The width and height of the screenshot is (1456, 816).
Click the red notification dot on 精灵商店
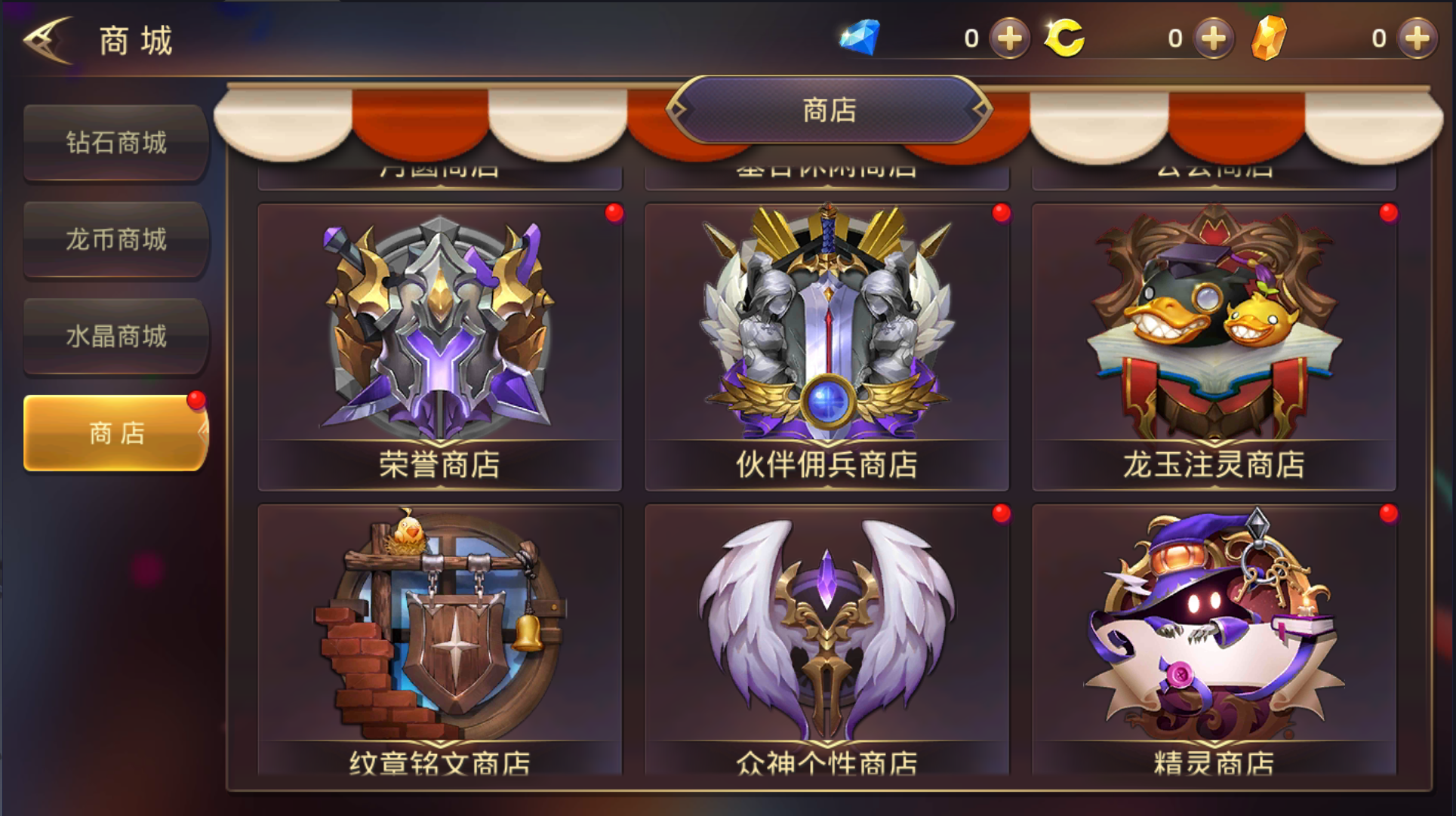(1387, 513)
